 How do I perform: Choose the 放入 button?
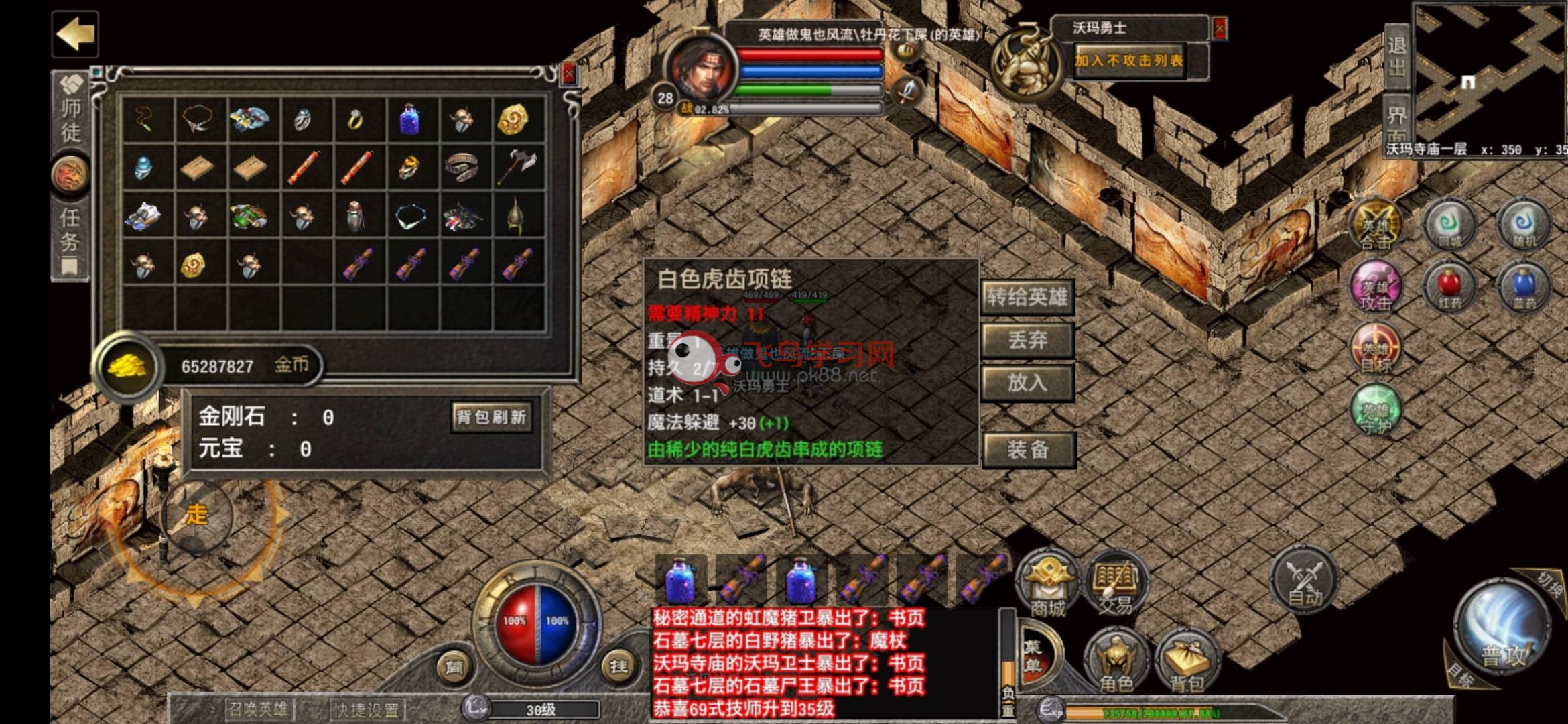tap(1027, 383)
